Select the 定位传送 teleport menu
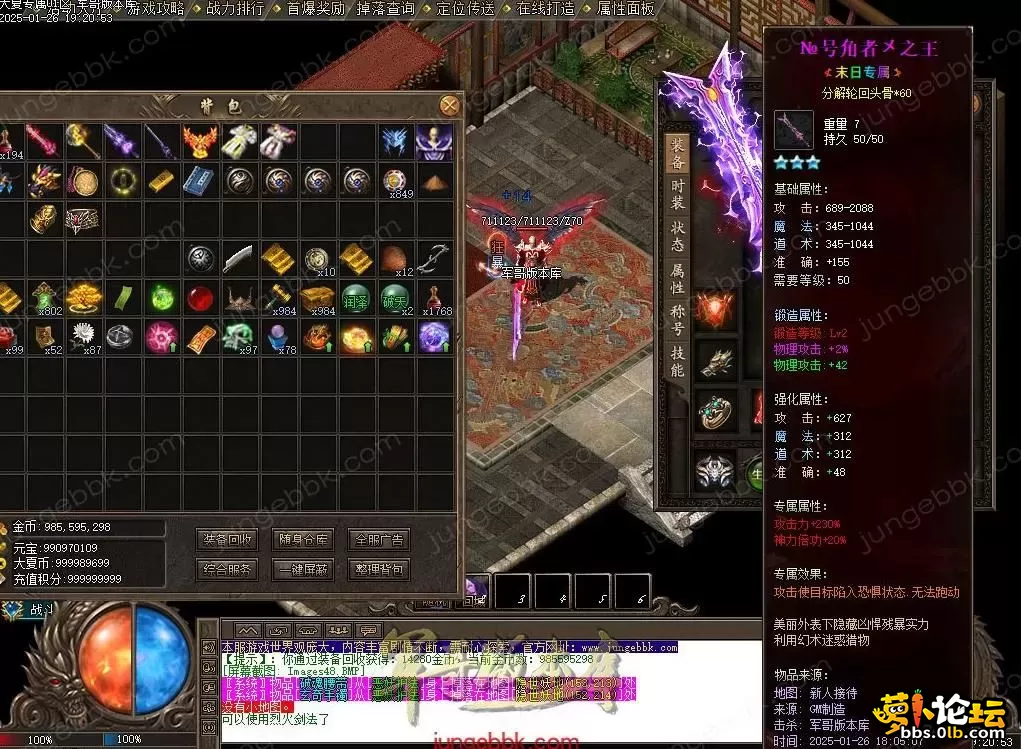This screenshot has height=749, width=1021. coord(466,9)
